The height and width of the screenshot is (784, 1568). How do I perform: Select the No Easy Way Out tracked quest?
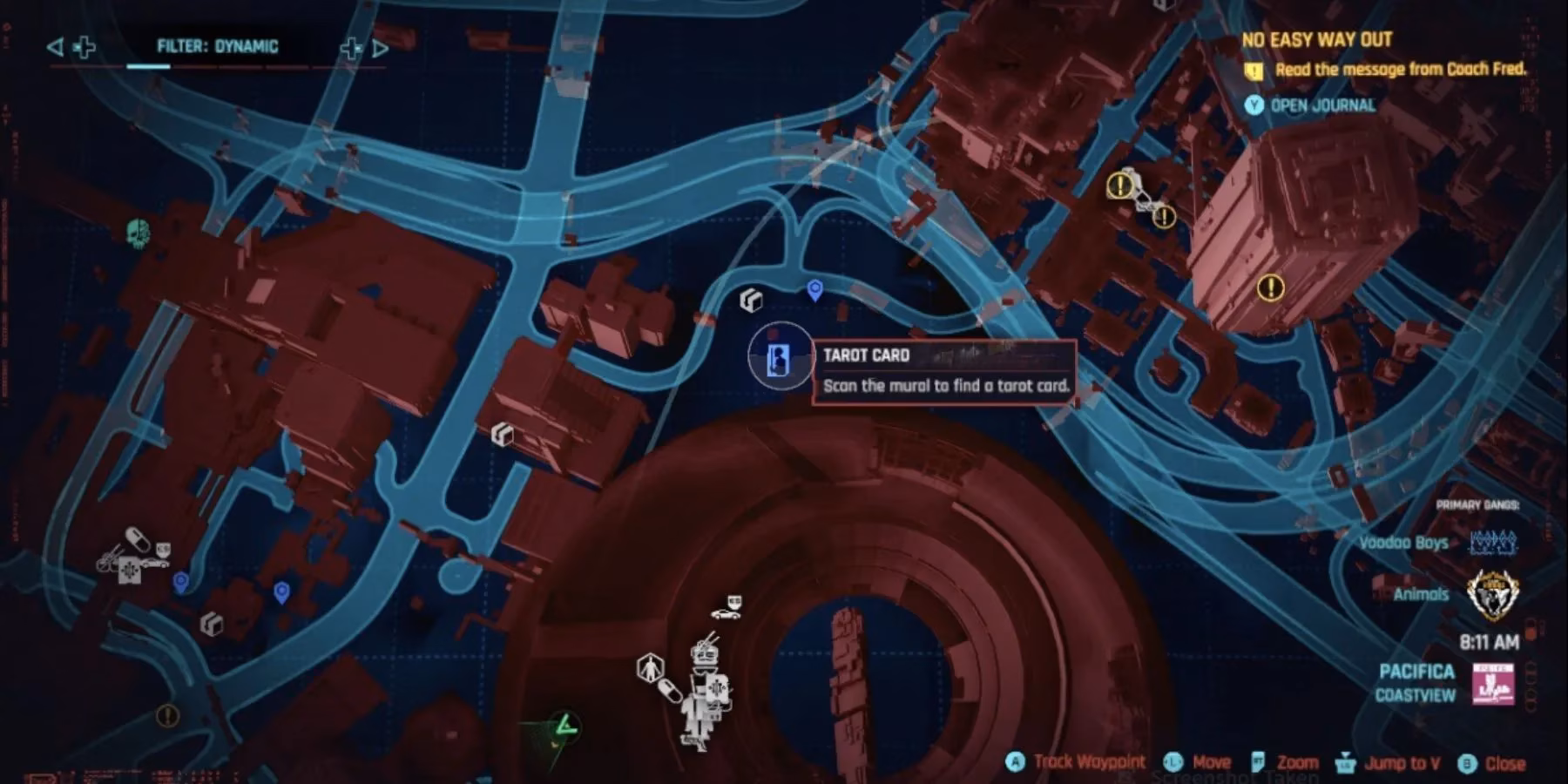pyautogui.click(x=1316, y=40)
